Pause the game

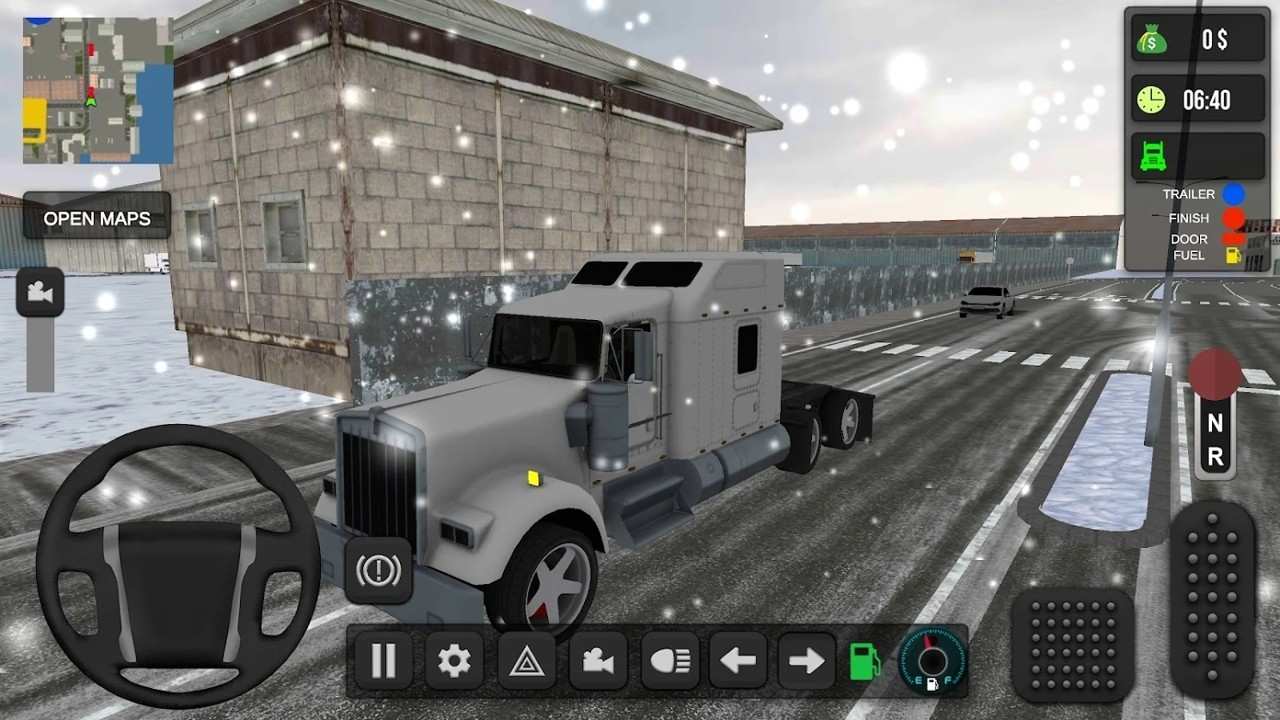pyautogui.click(x=383, y=661)
